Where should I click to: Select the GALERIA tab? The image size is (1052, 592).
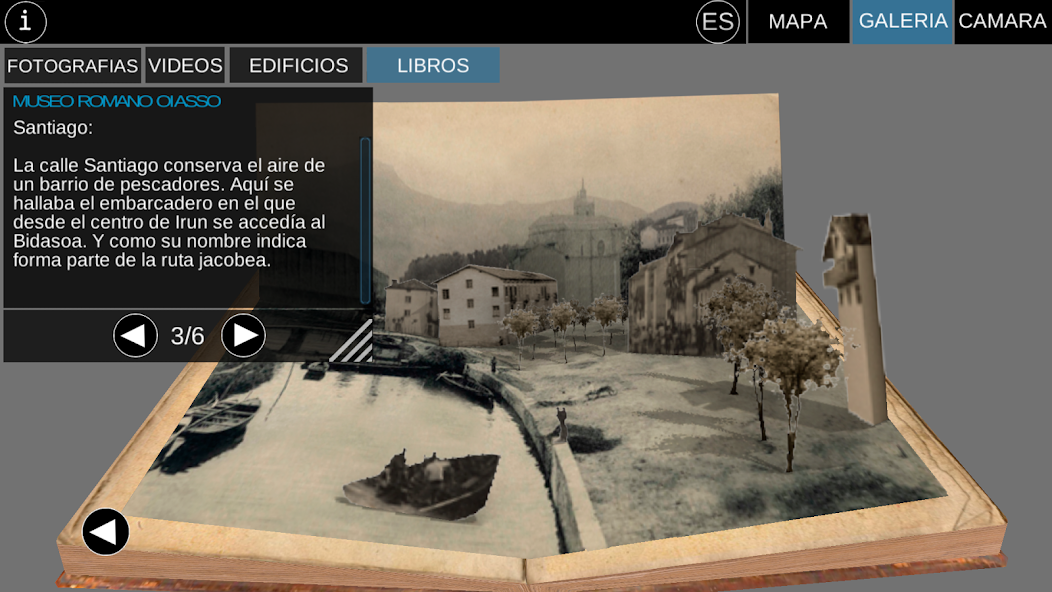click(902, 22)
